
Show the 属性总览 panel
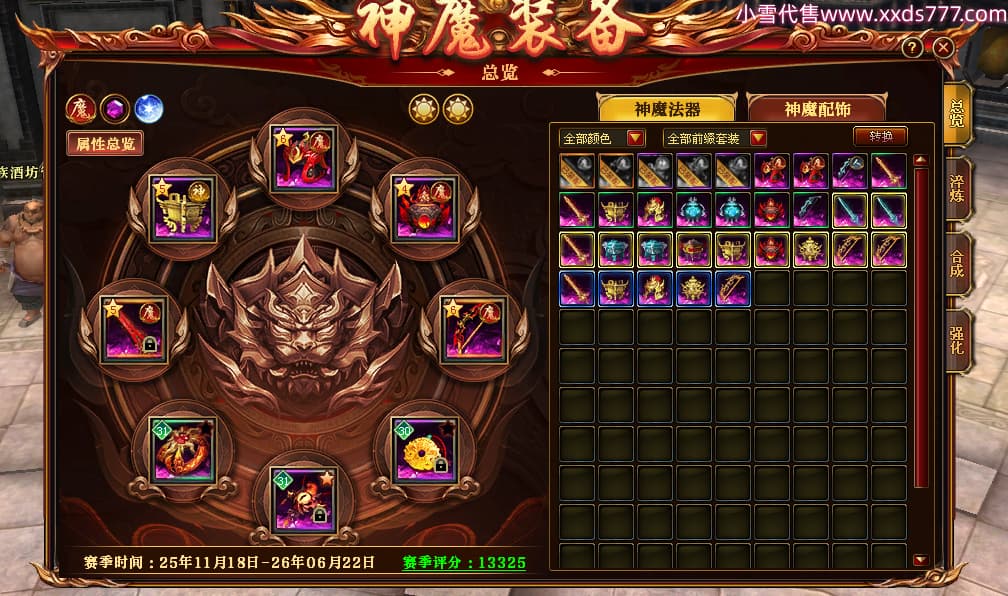(x=105, y=143)
